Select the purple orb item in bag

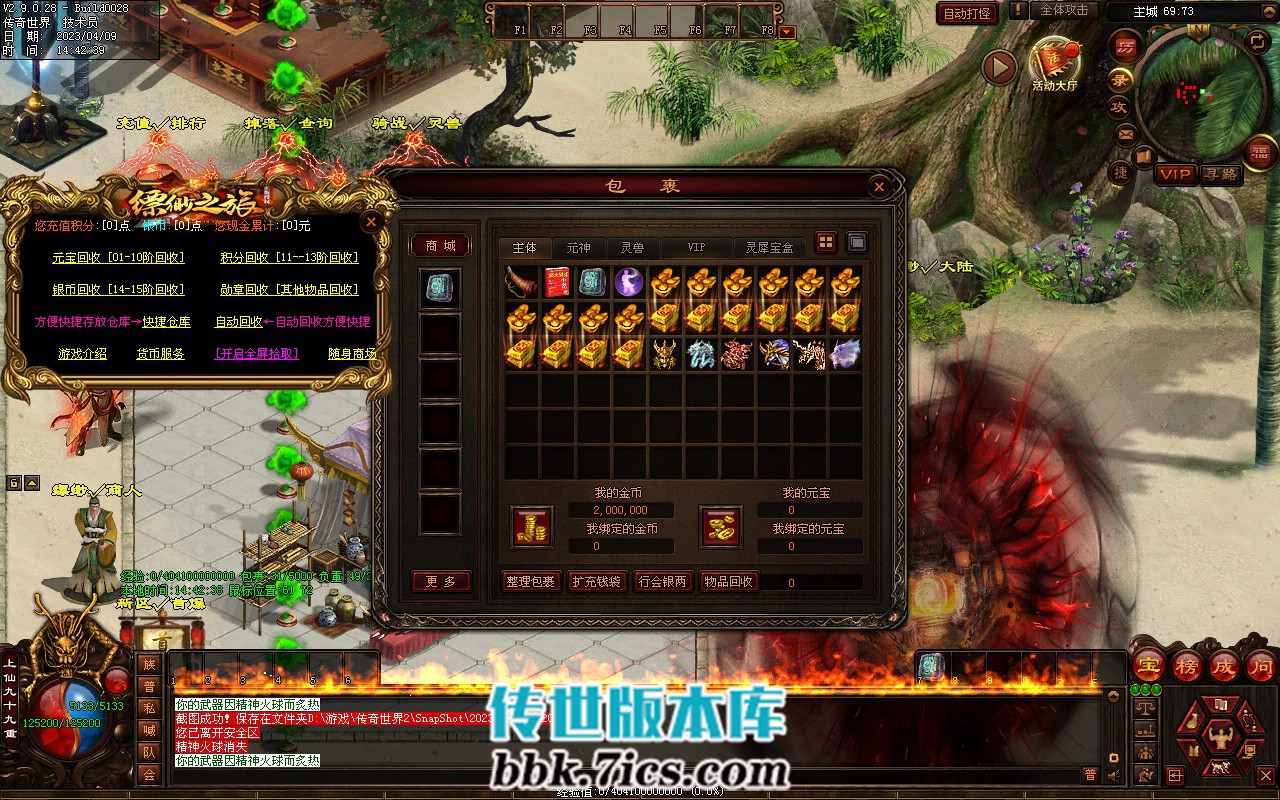629,283
